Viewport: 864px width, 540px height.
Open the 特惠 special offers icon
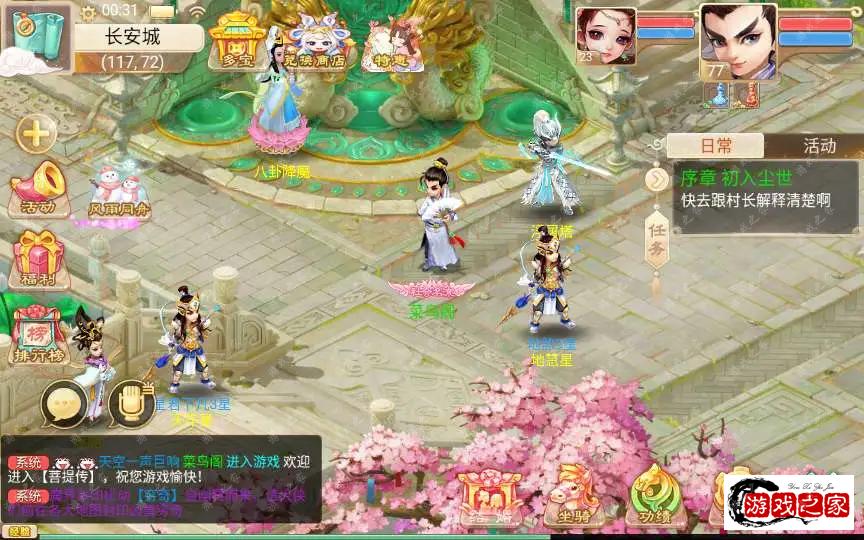click(x=385, y=44)
